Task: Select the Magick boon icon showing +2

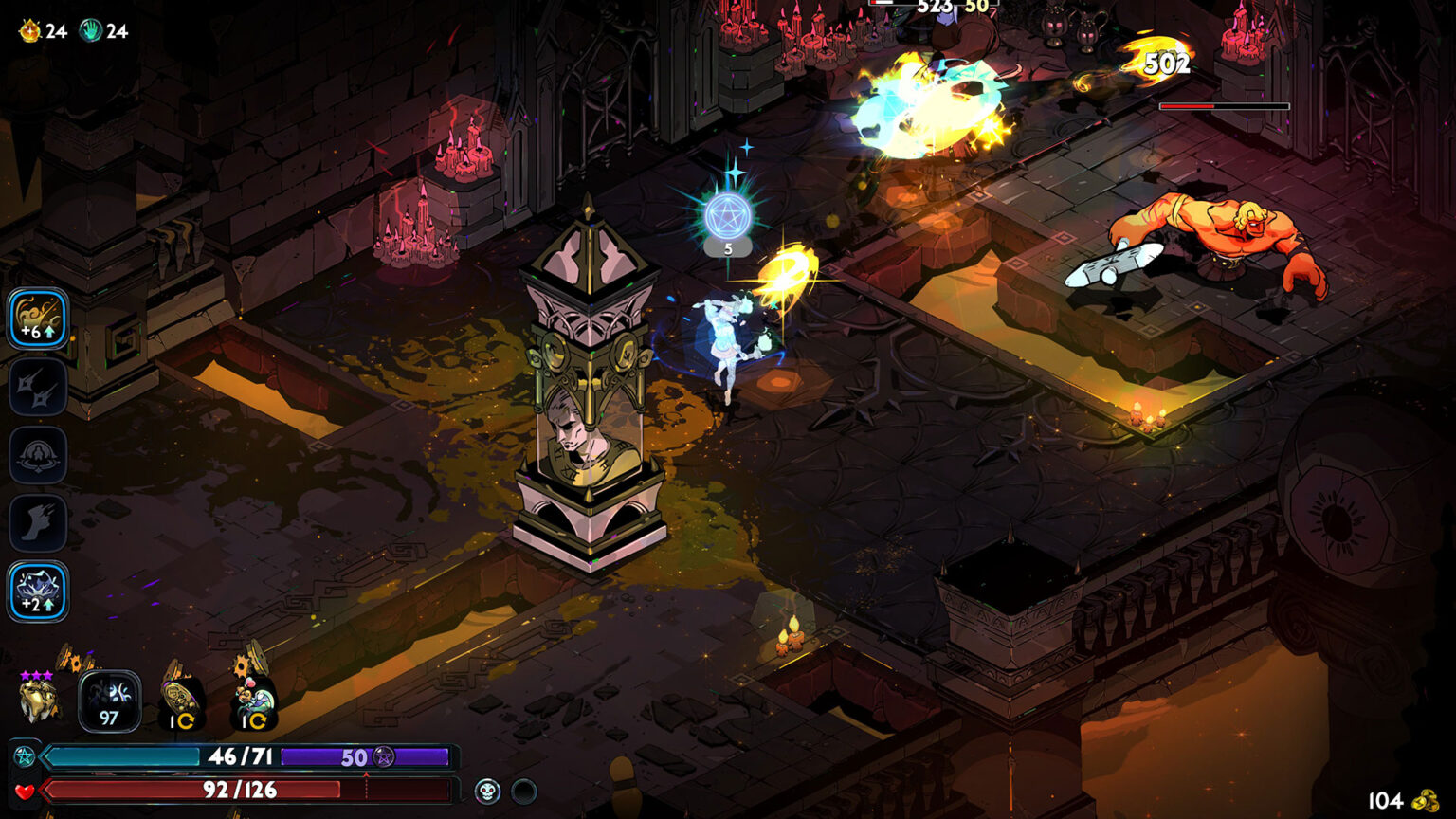Action: pos(36,592)
